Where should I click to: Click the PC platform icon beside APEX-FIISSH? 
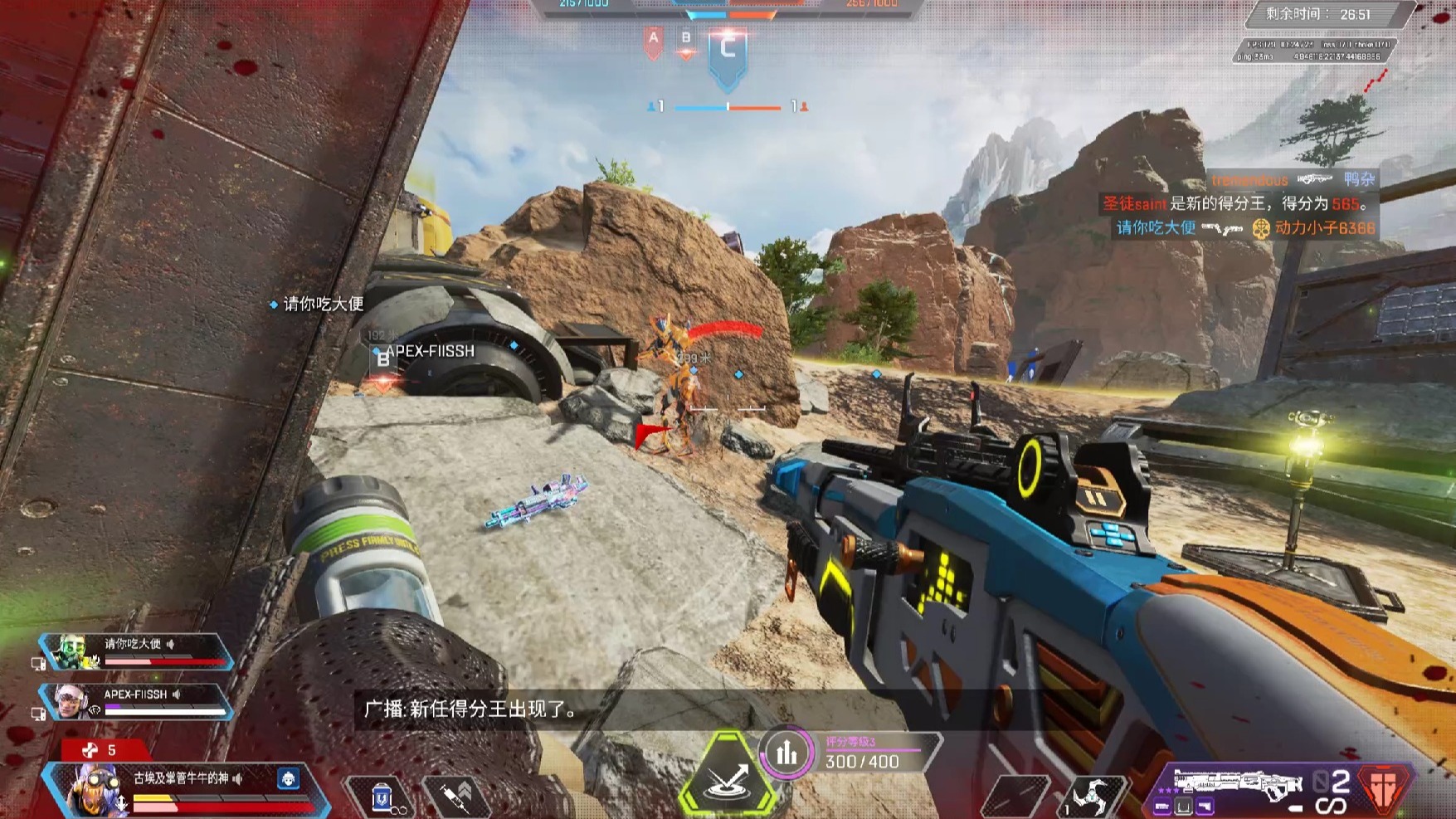pyautogui.click(x=39, y=712)
